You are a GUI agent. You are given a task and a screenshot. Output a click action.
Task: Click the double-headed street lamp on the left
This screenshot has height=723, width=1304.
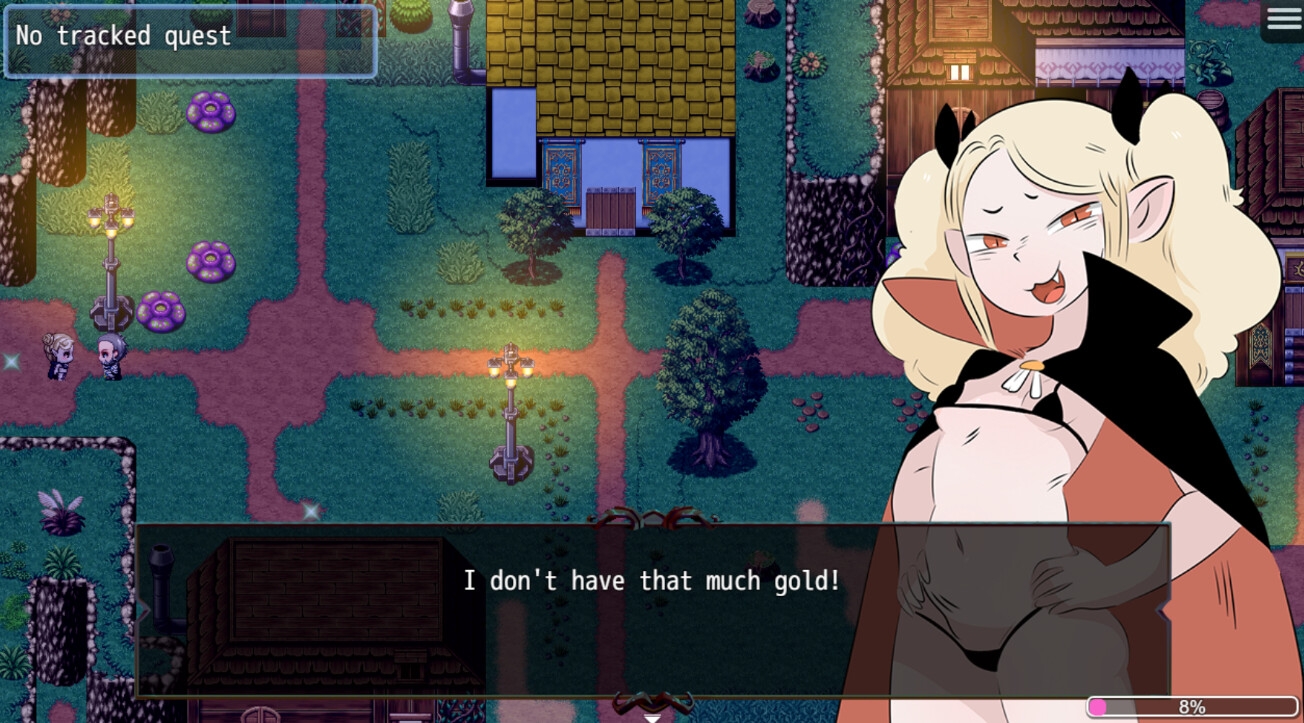click(112, 260)
